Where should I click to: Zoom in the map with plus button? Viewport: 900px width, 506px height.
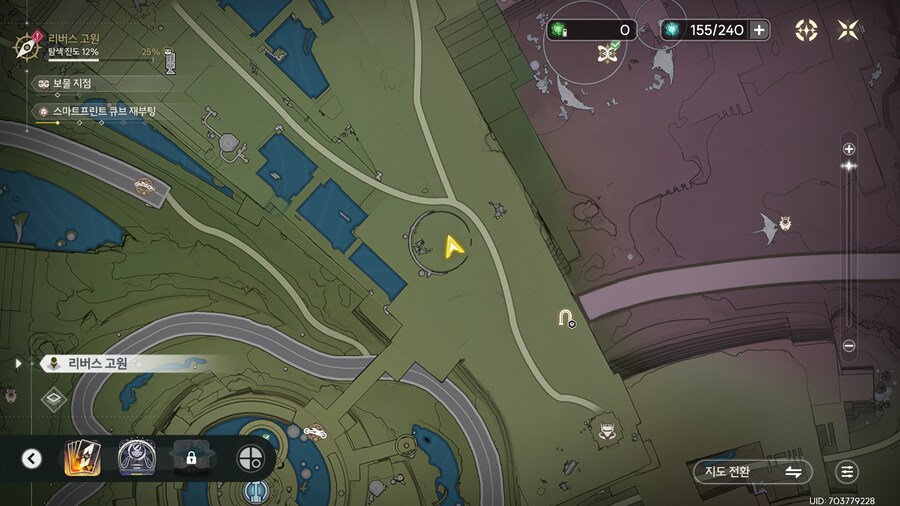tap(849, 149)
